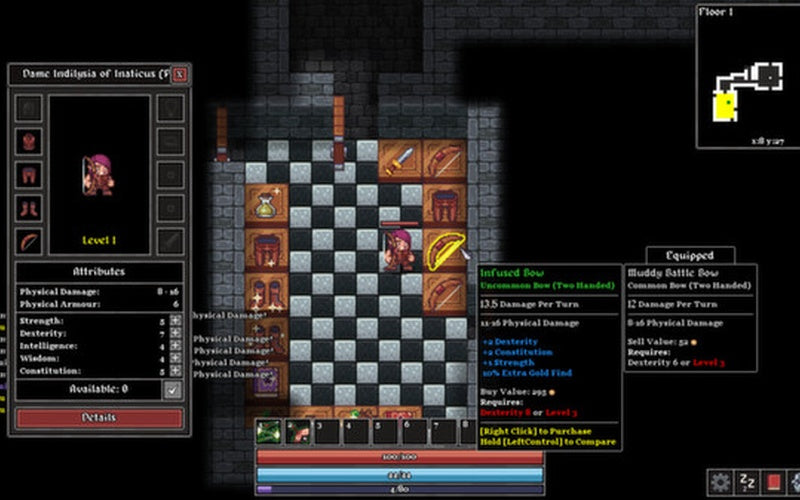Click the Floor 1 minimap
800x500 pixels.
(746, 76)
